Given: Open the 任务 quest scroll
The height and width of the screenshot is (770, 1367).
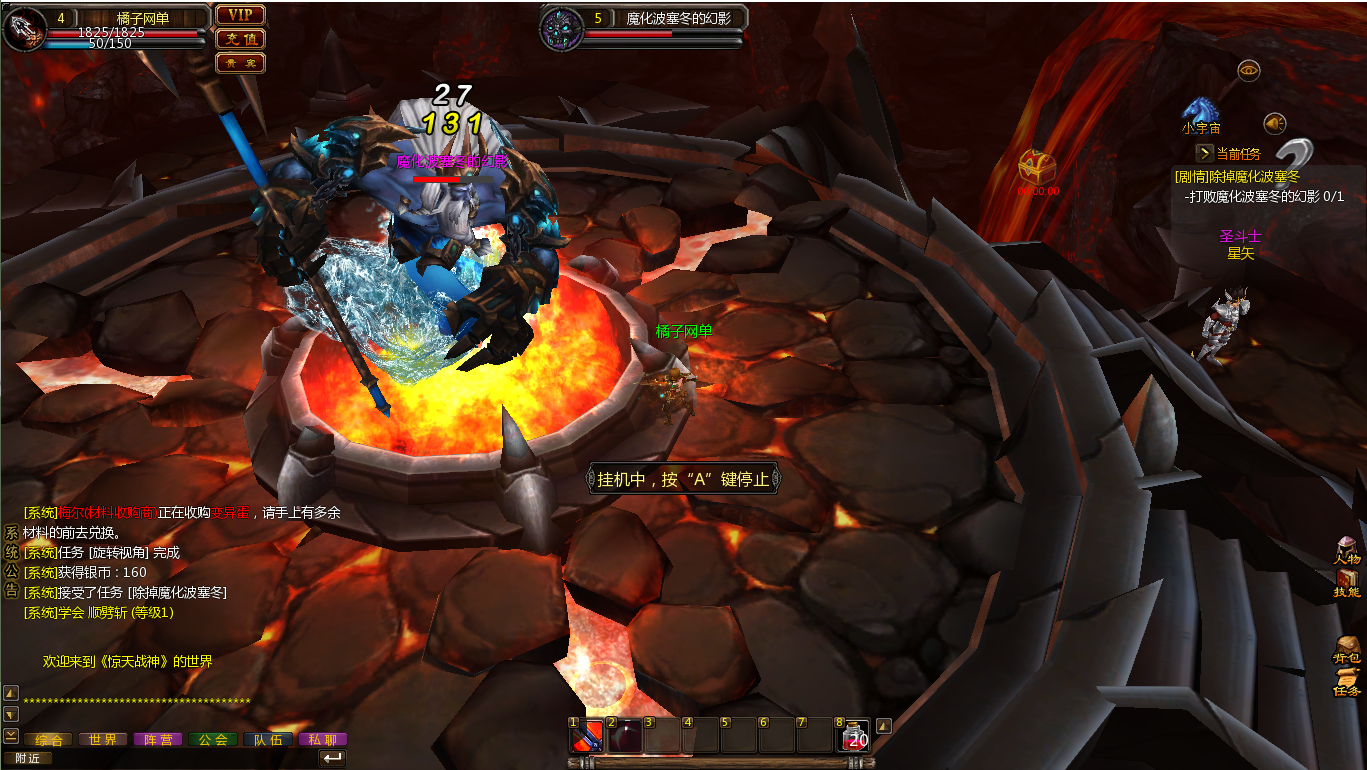Looking at the screenshot, I should (1347, 682).
